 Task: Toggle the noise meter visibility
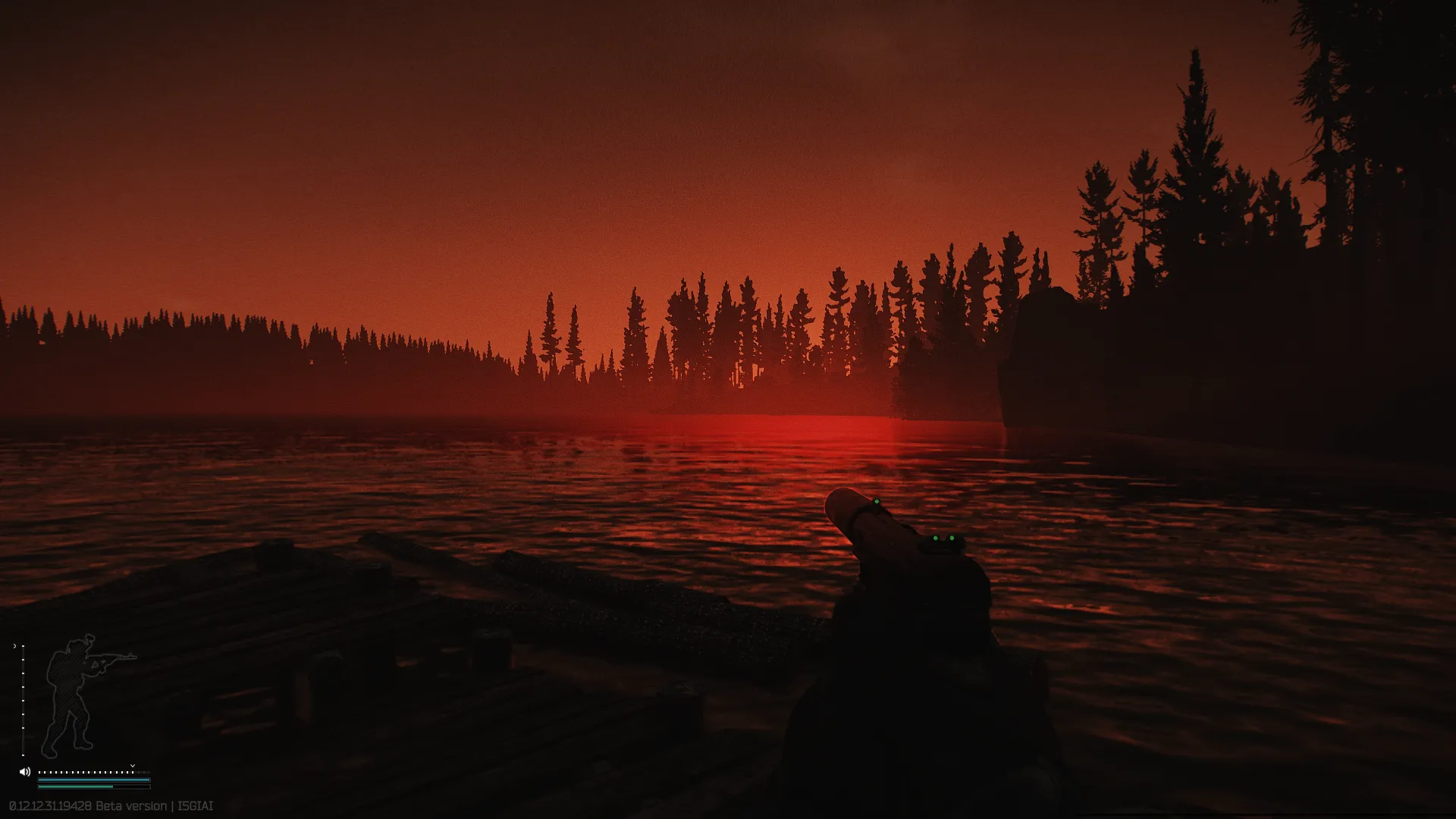tap(84, 772)
